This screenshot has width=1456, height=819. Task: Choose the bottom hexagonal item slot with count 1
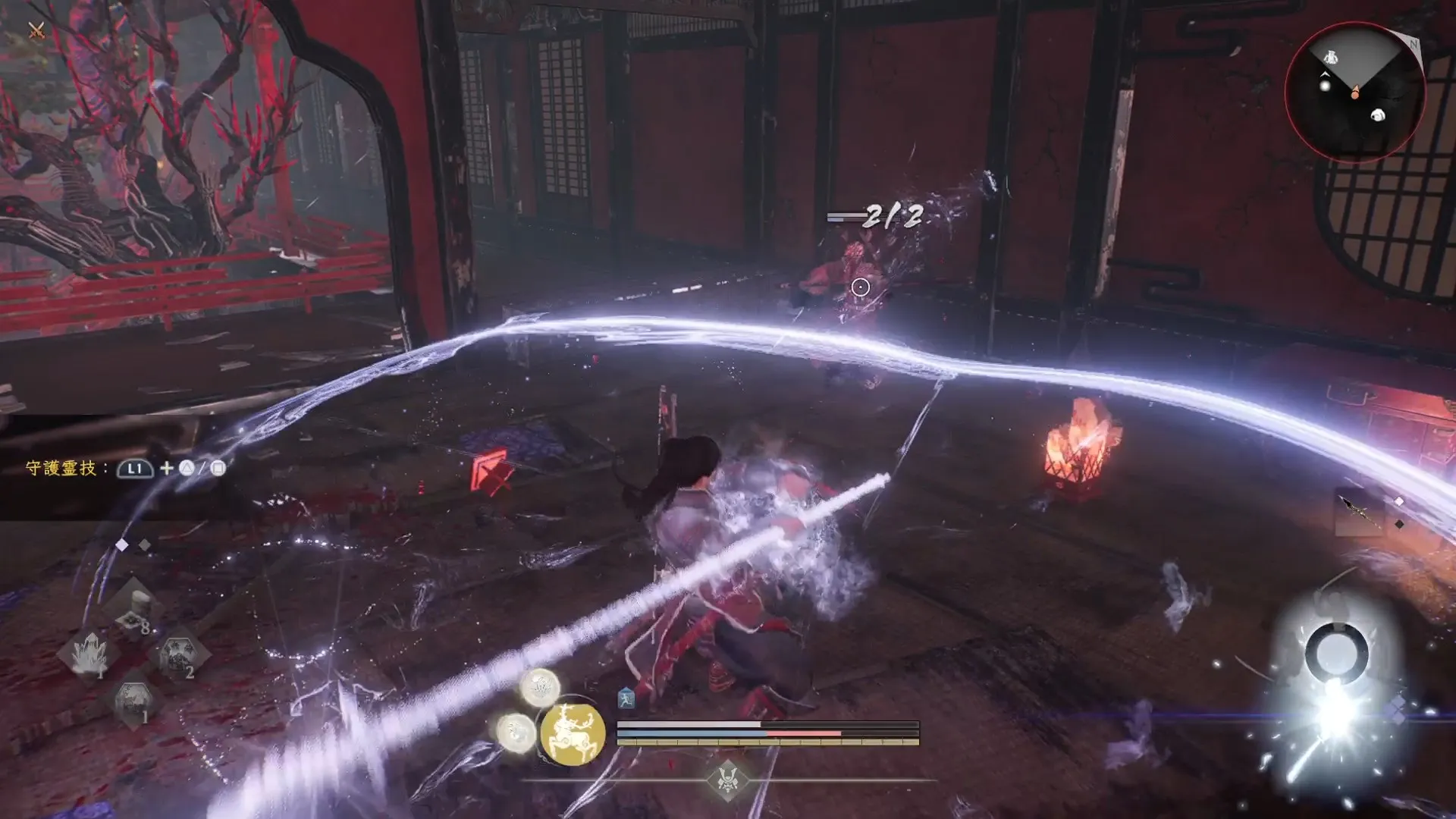click(134, 701)
